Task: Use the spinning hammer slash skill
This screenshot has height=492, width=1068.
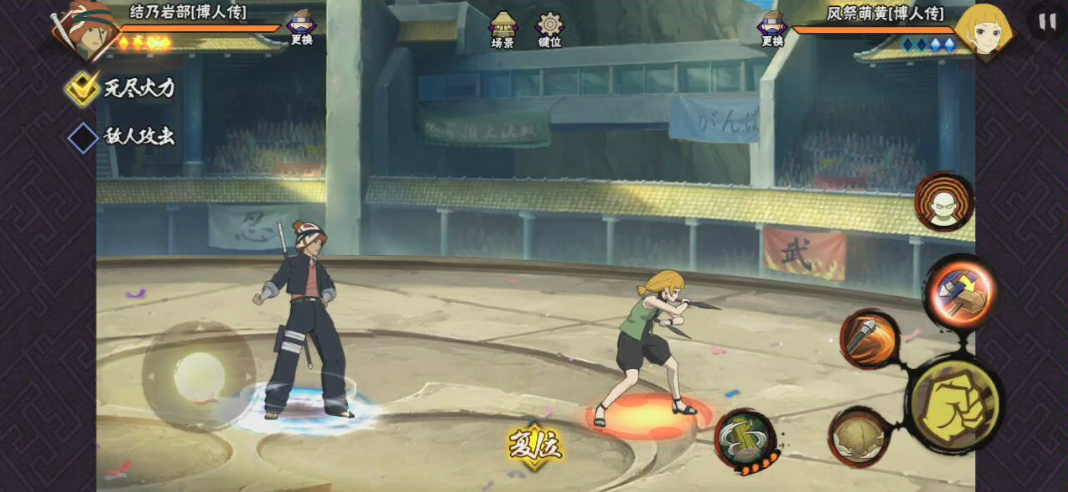Action: (868, 337)
